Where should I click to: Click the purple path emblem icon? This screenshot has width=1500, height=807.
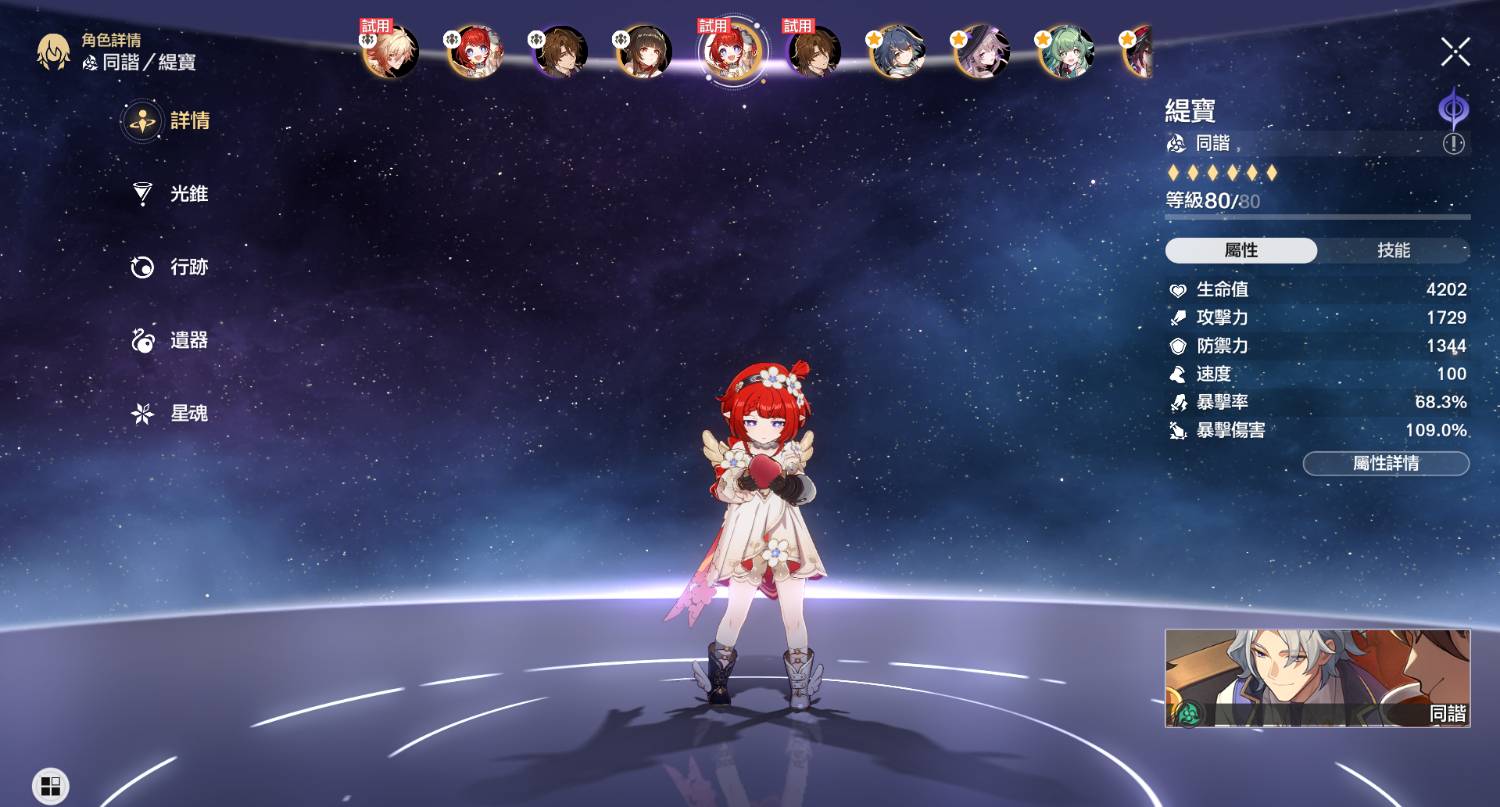click(x=1452, y=107)
